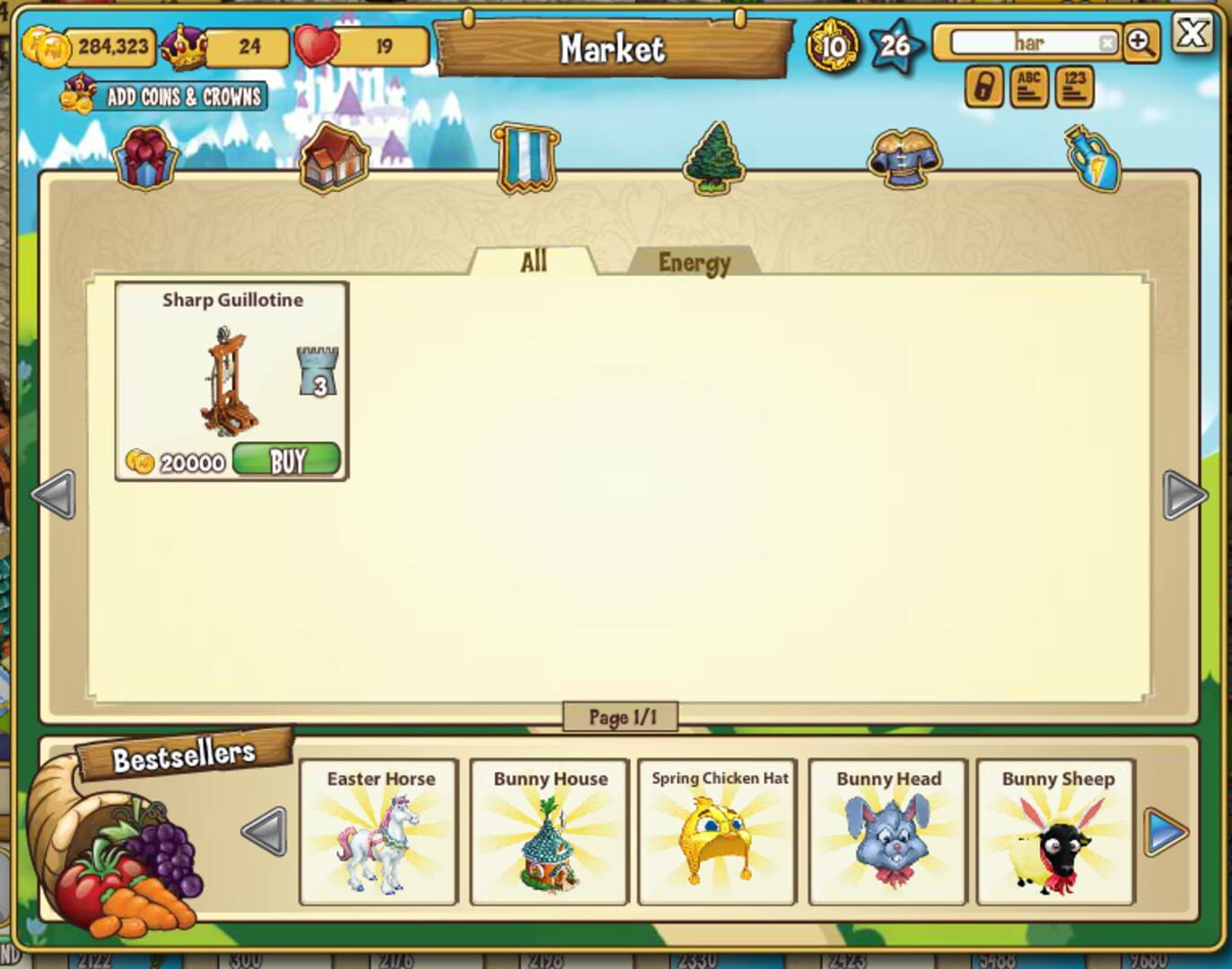Buy the Sharp Guillotine
Screen dimensions: 1232x969
(286, 458)
